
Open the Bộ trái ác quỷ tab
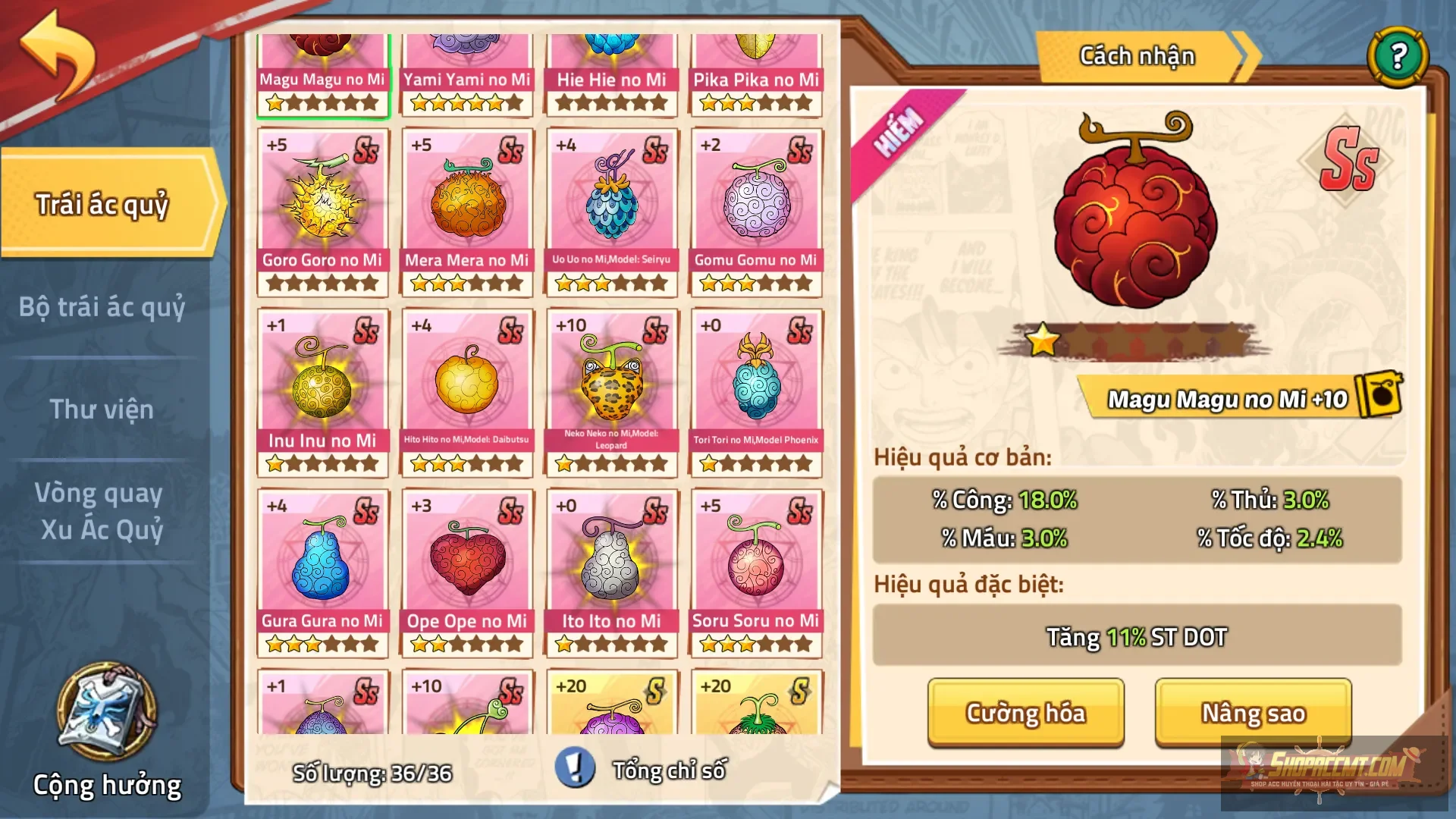(102, 307)
